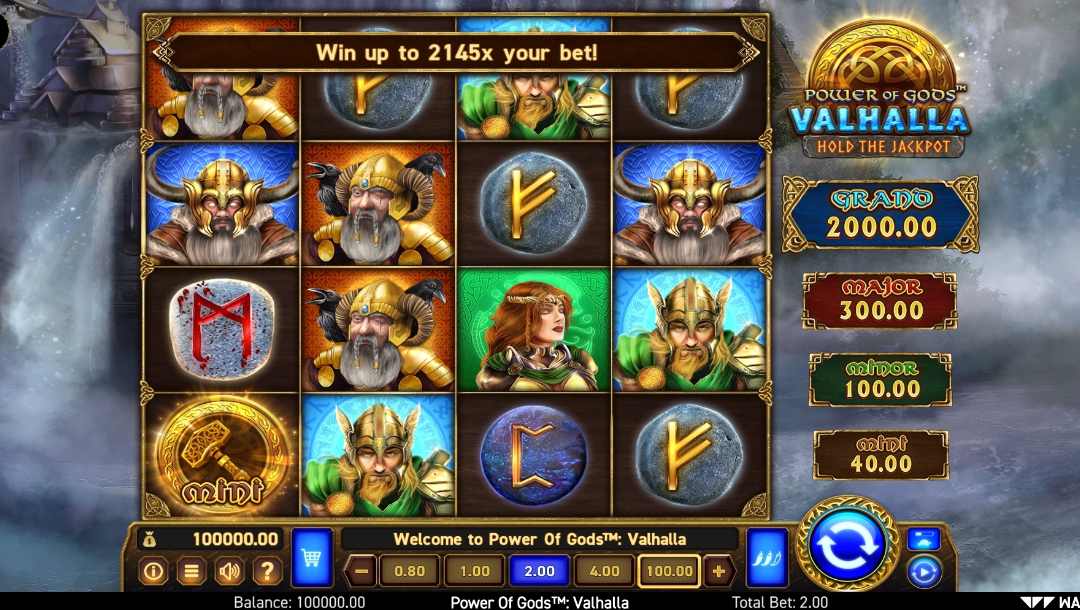Screen dimensions: 1080x610
Task: Set the bet to 4.00
Action: click(604, 572)
